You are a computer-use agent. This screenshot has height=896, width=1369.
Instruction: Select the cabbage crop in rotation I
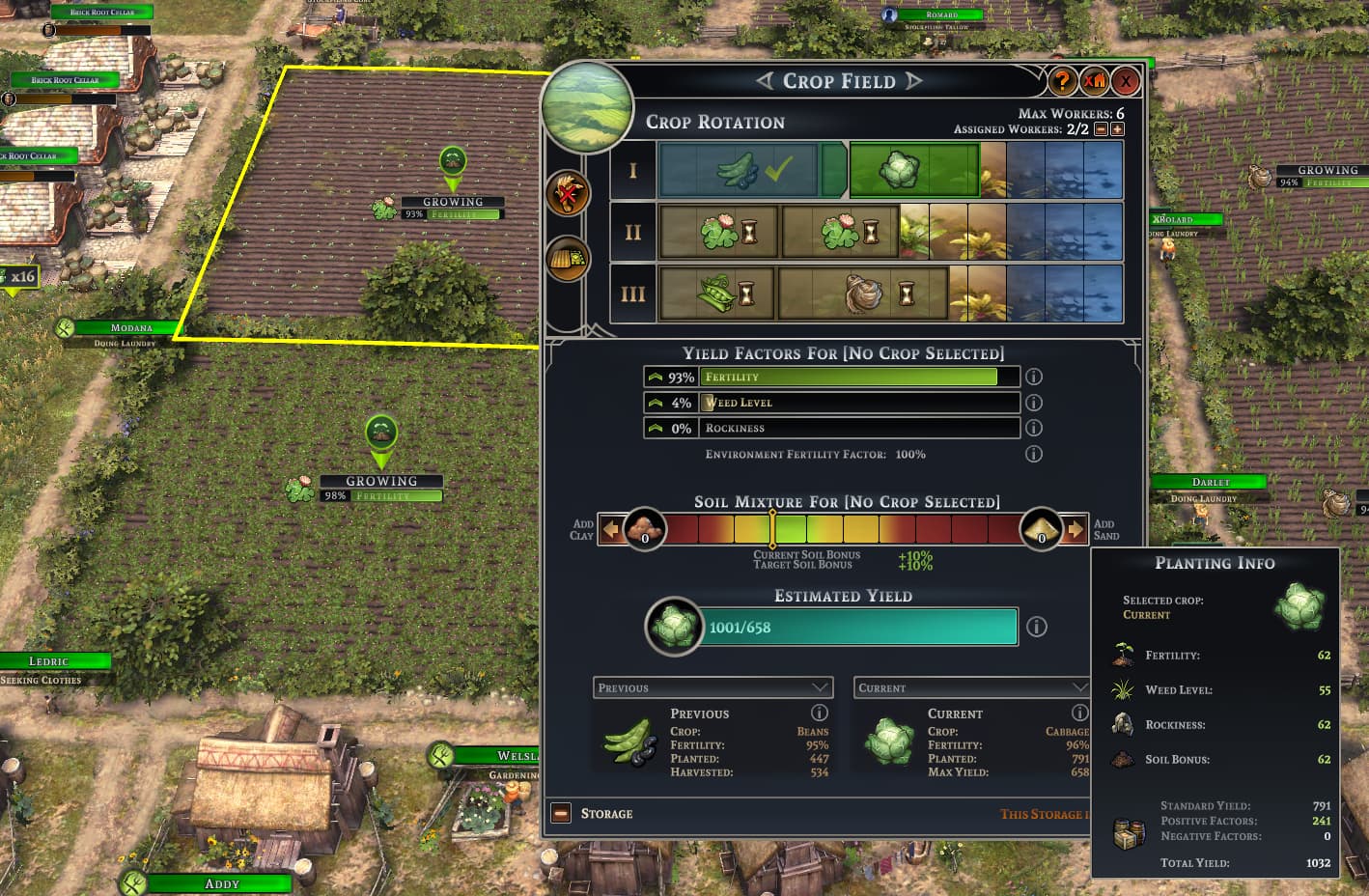click(x=913, y=170)
